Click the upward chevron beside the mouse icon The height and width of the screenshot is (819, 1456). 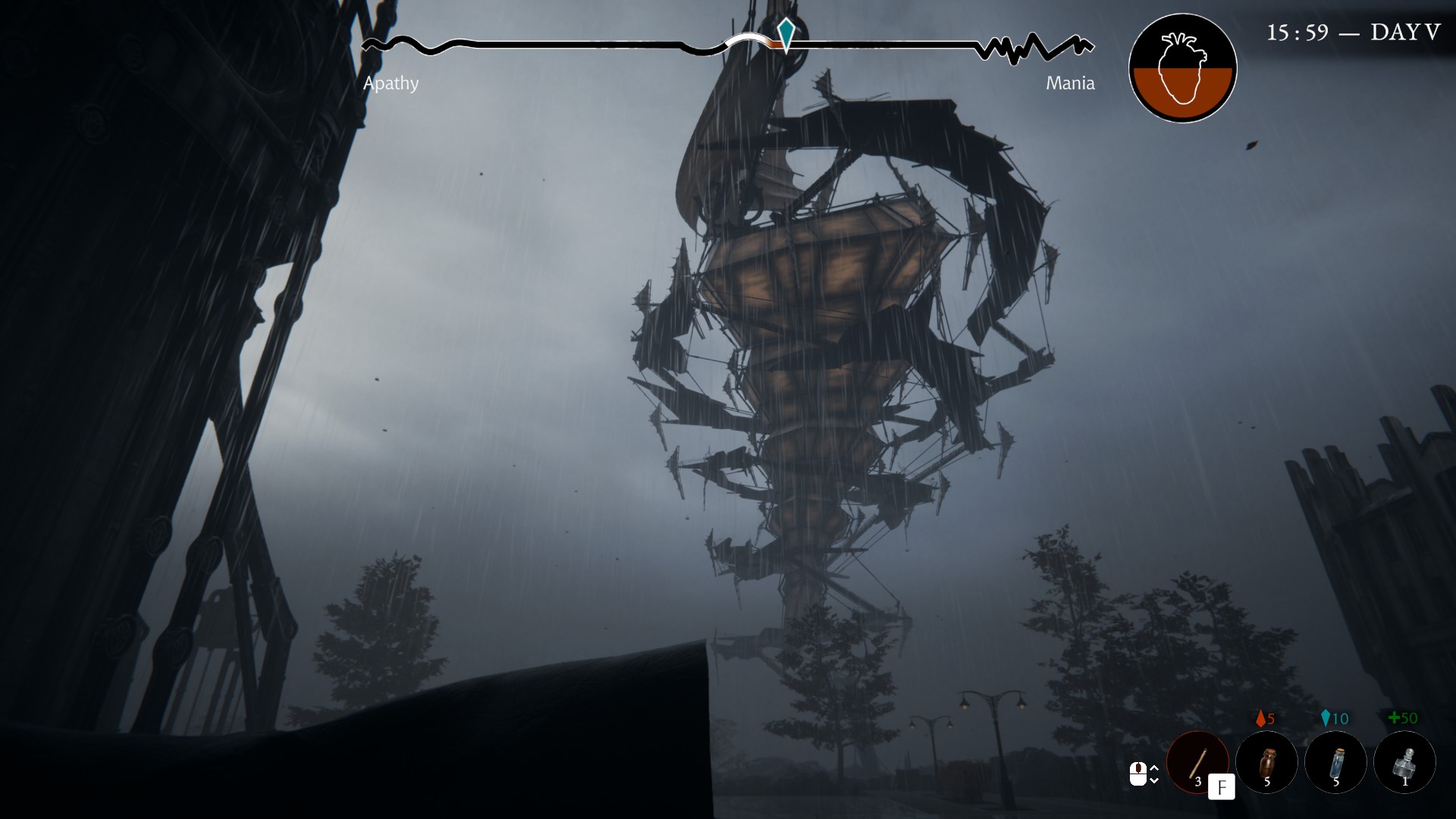1153,767
